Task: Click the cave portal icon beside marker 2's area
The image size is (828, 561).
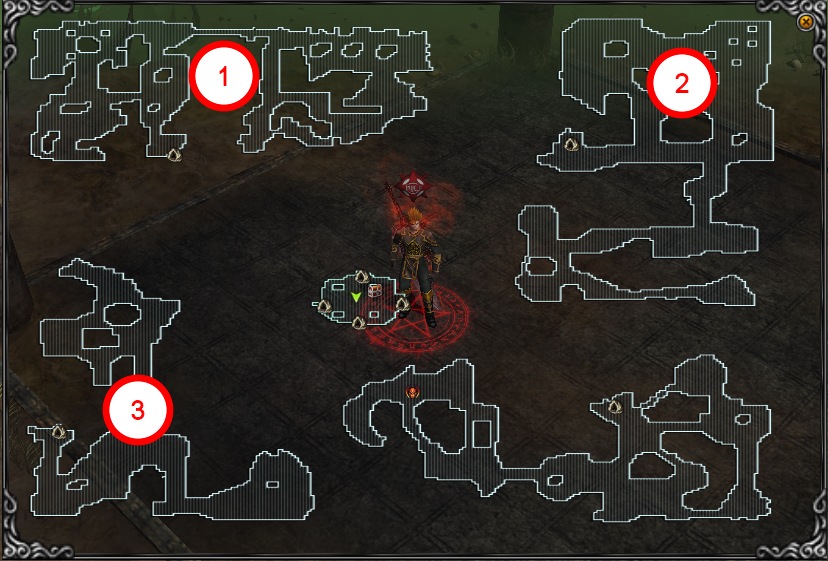Action: click(x=571, y=144)
